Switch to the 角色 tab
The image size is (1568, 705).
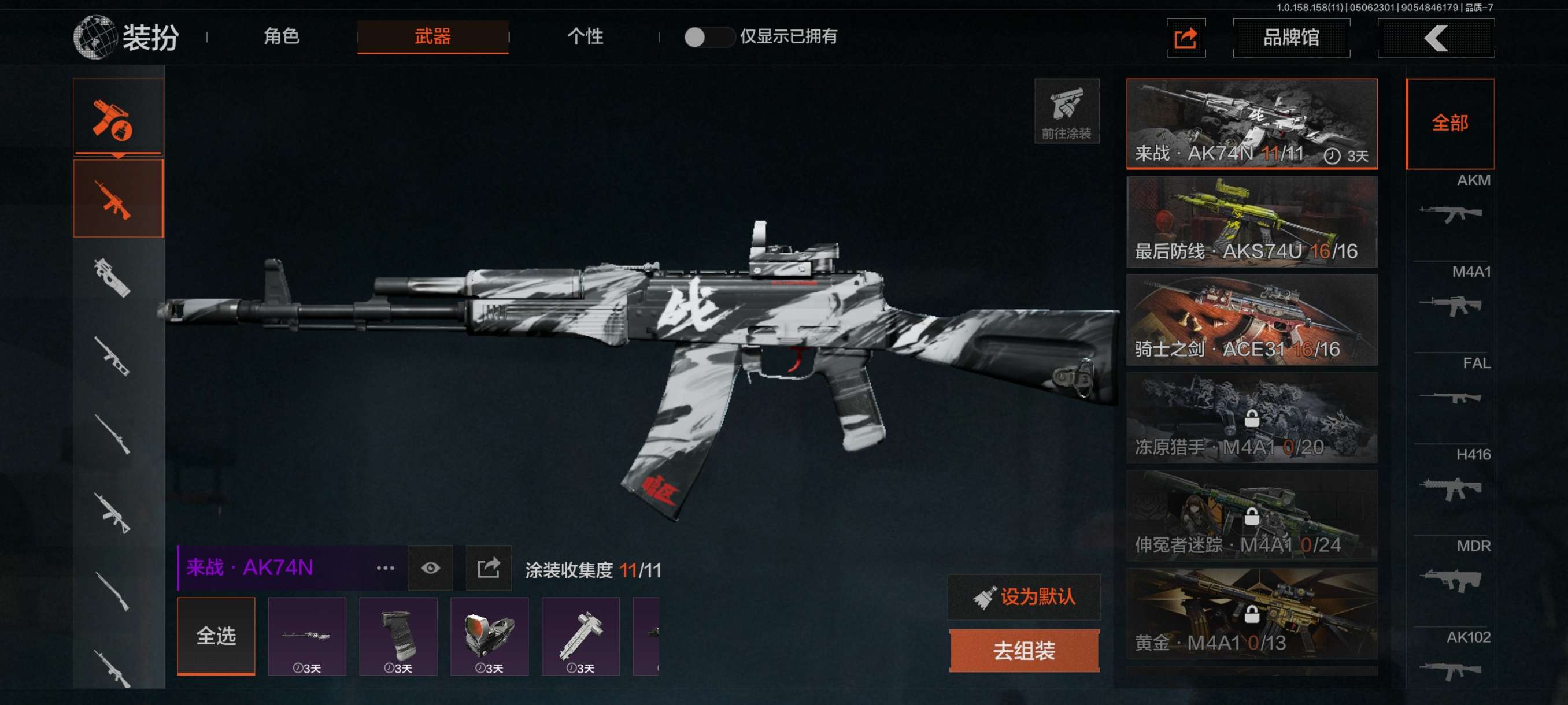[281, 36]
